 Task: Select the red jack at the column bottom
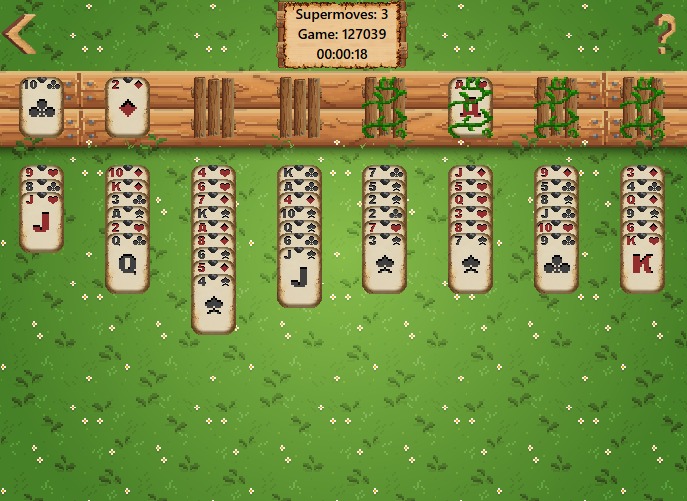coord(42,222)
